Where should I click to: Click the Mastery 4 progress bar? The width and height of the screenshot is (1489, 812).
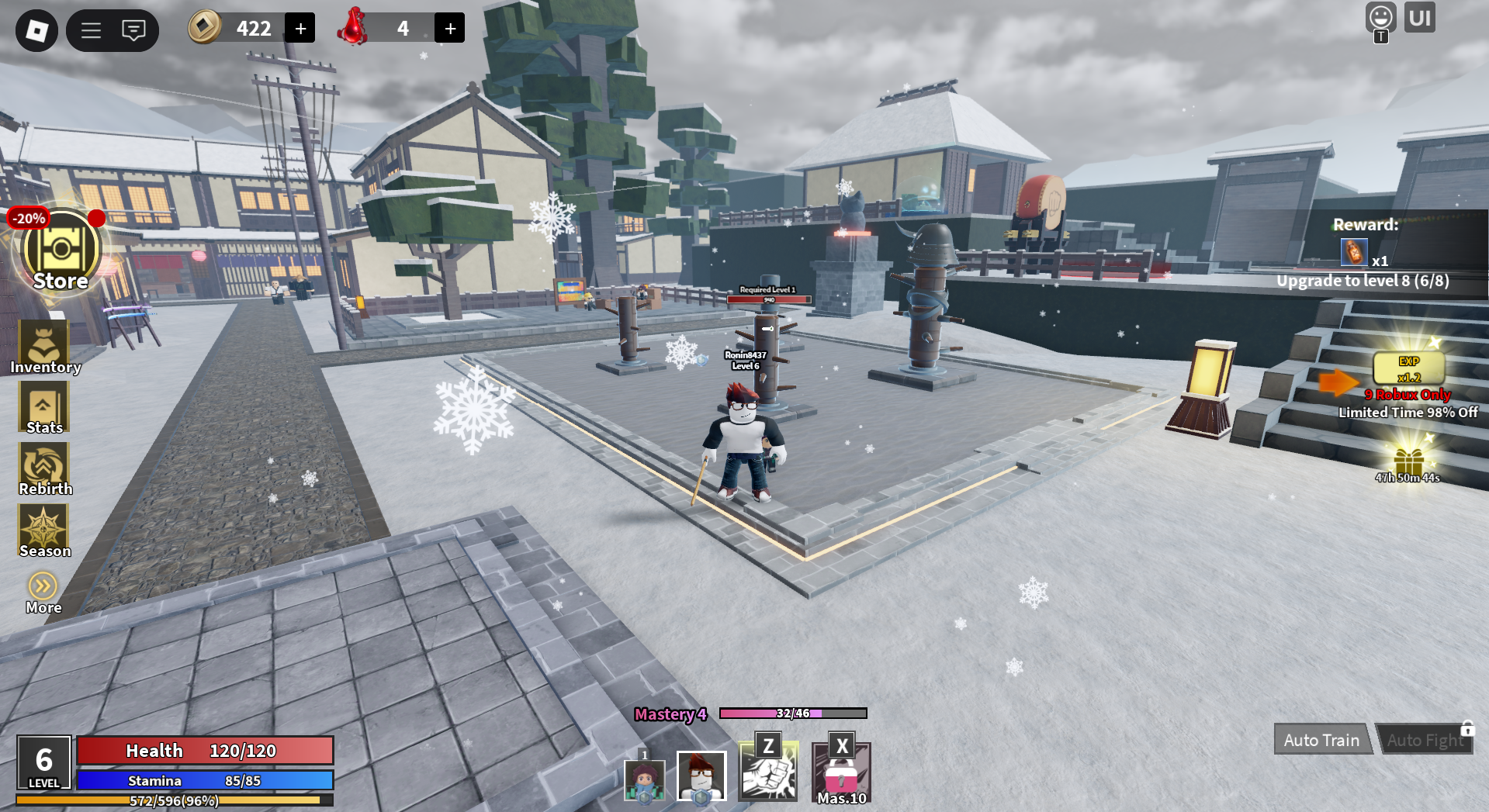[x=776, y=715]
